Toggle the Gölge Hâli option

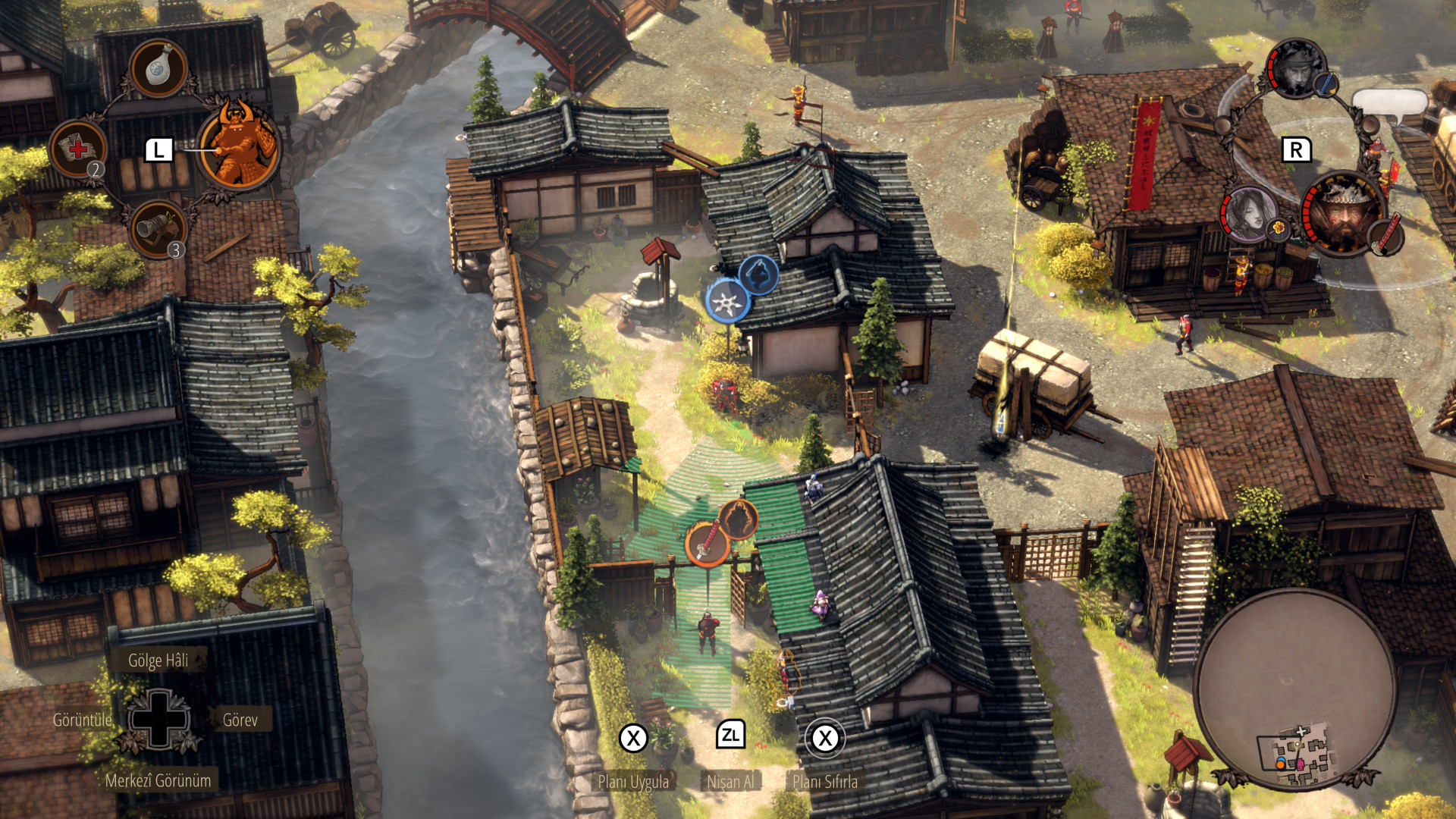click(158, 660)
